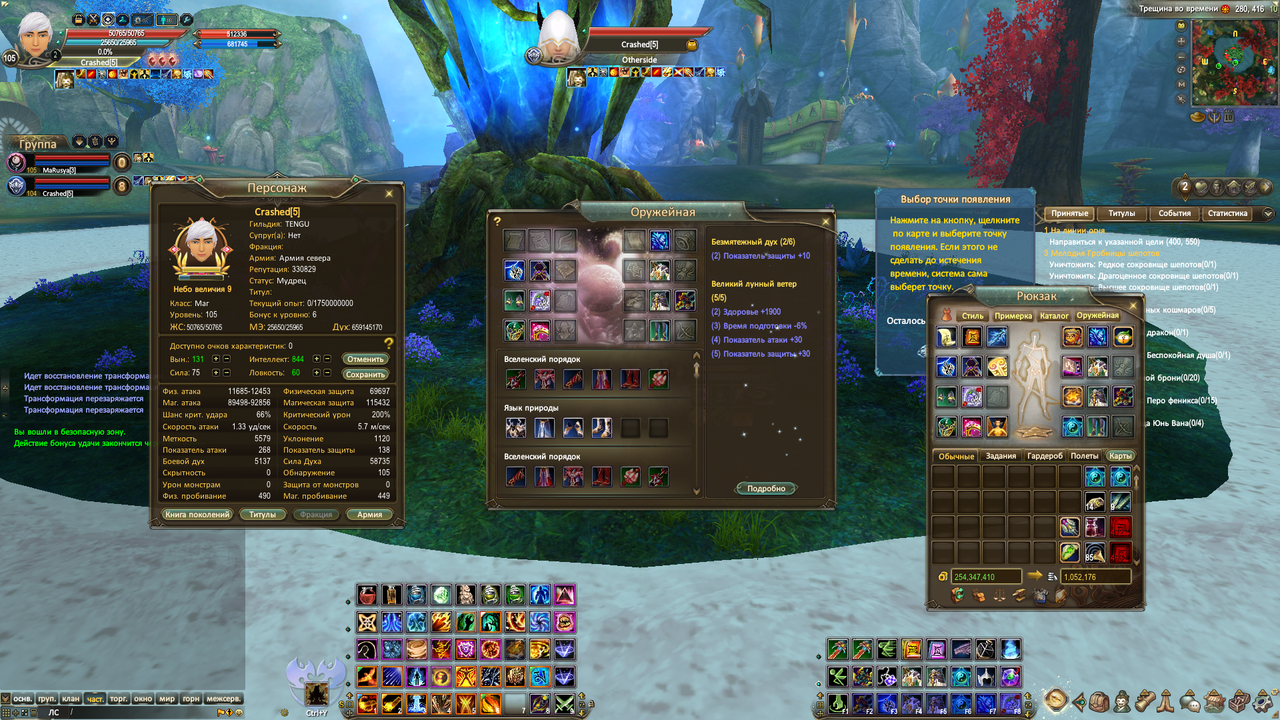This screenshot has height=720, width=1280.
Task: Close the Персонаж character window
Action: coord(389,193)
